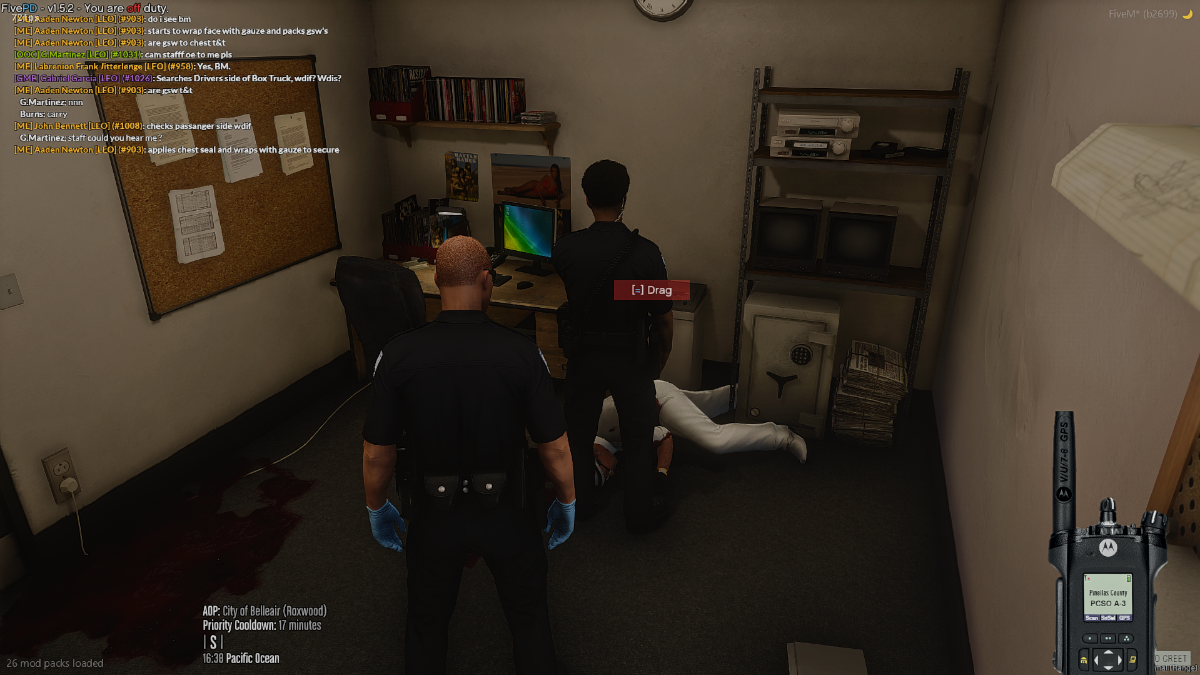Choose the GPS softkey on the radio
The width and height of the screenshot is (1200, 675).
pos(1125,618)
